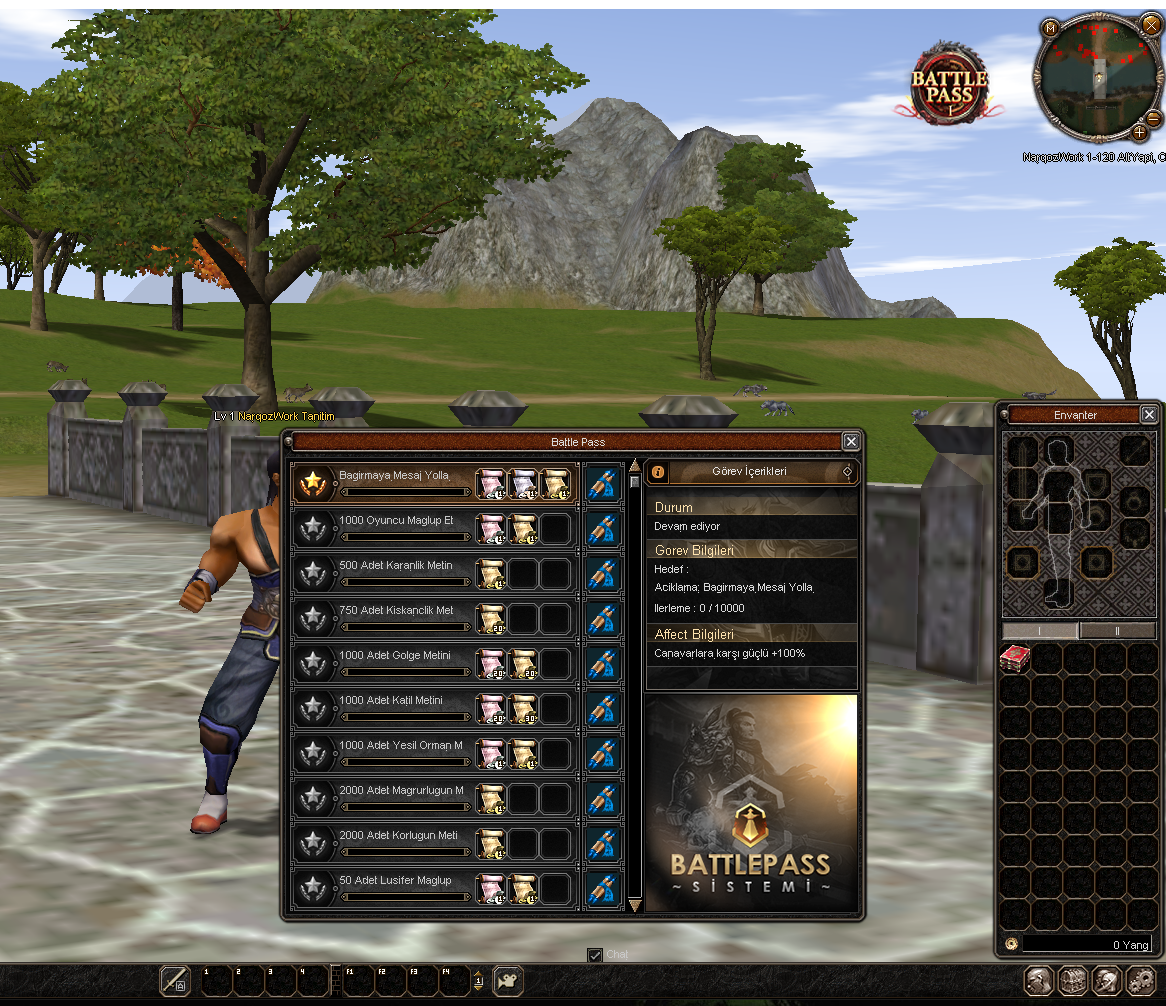The height and width of the screenshot is (1006, 1166).
Task: Switch to inventory page II
Action: (x=1118, y=631)
